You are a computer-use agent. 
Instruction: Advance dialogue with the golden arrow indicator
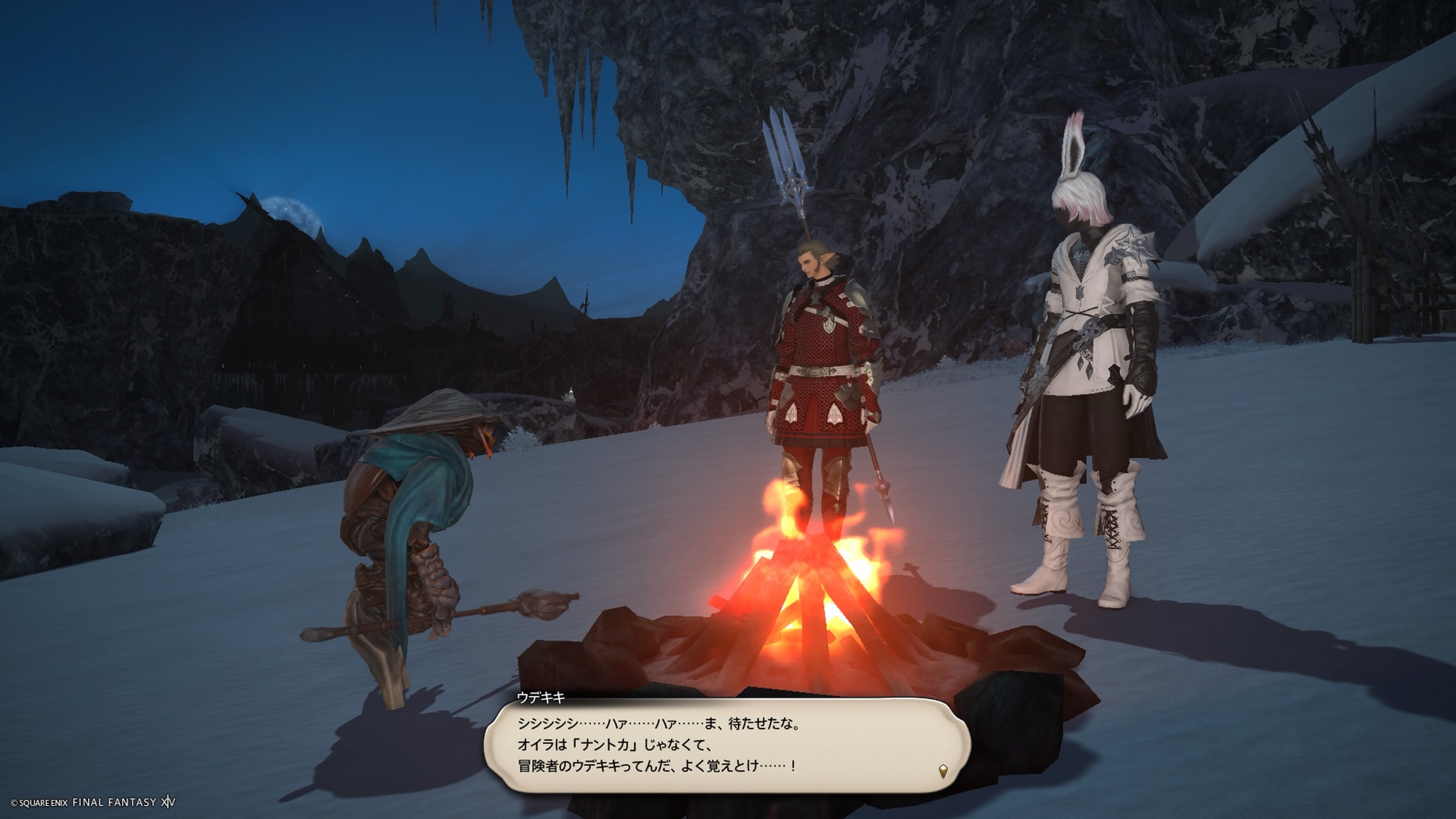tap(943, 771)
